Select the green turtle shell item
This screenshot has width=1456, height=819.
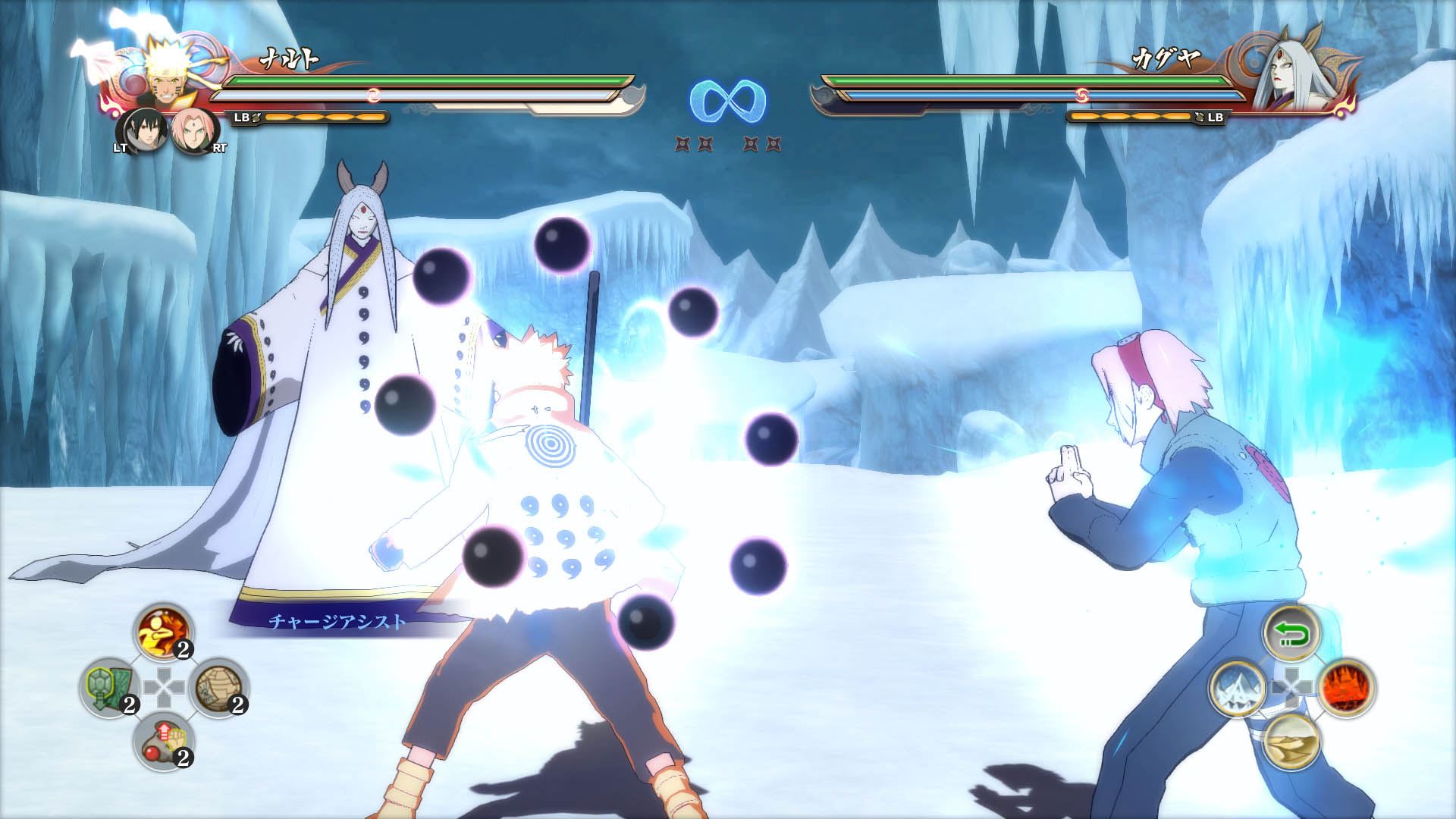pyautogui.click(x=108, y=688)
